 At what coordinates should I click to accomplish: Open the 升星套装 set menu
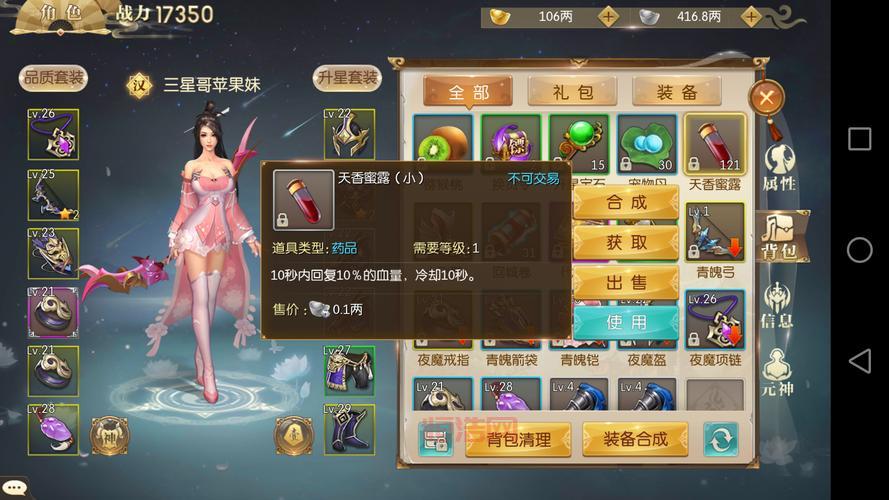(x=347, y=78)
